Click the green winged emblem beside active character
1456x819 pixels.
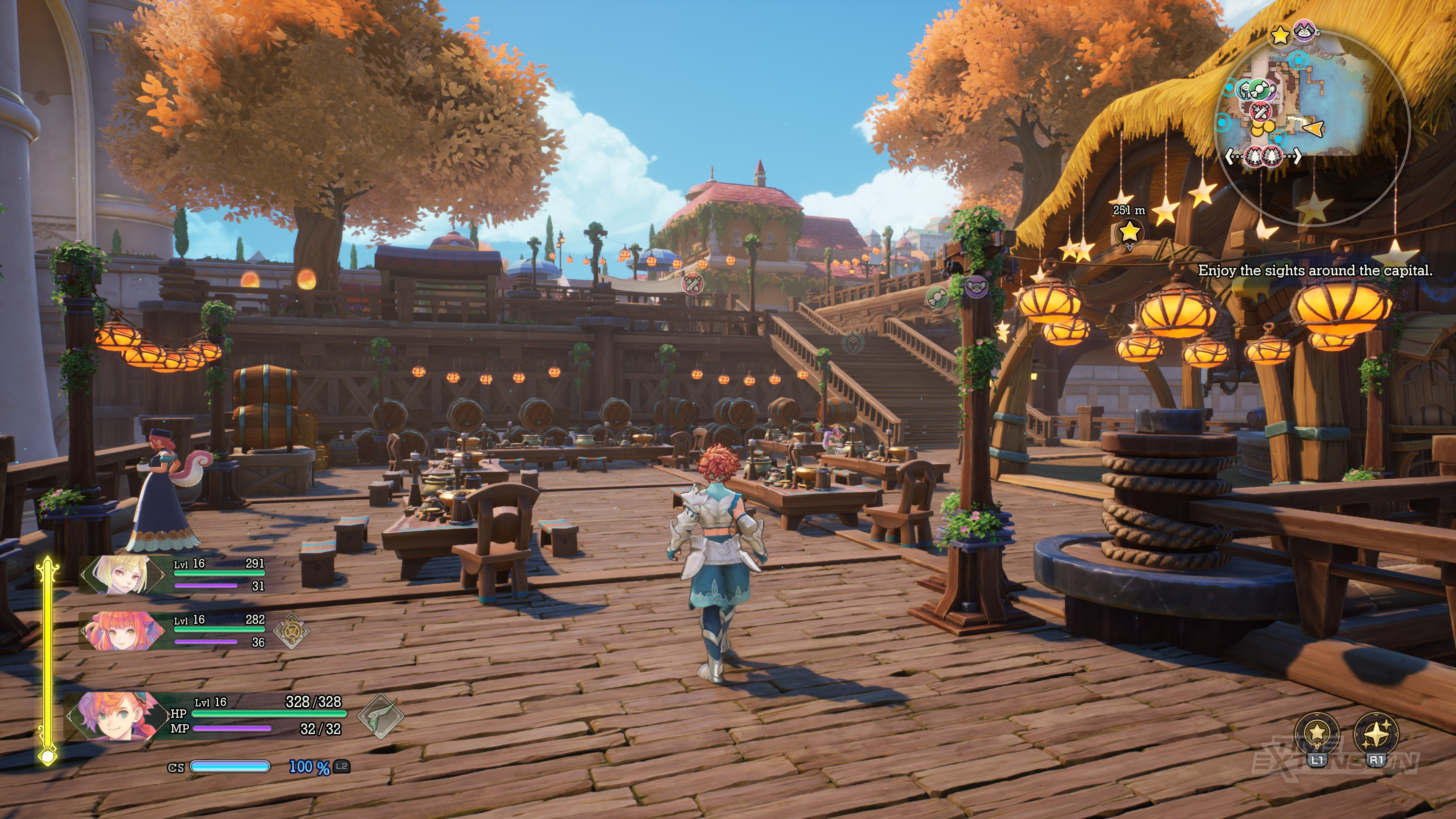tap(380, 716)
